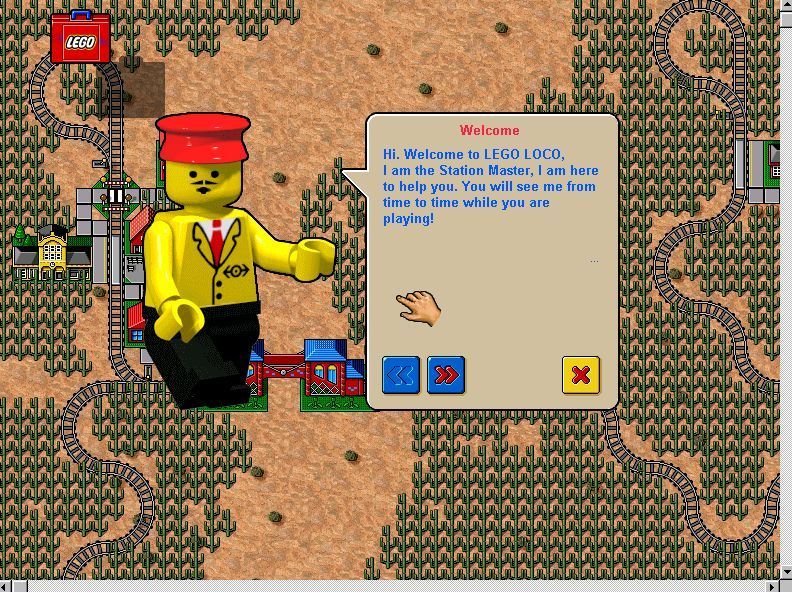The height and width of the screenshot is (592, 792).
Task: Close the Station Master welcome dialog
Action: (580, 375)
